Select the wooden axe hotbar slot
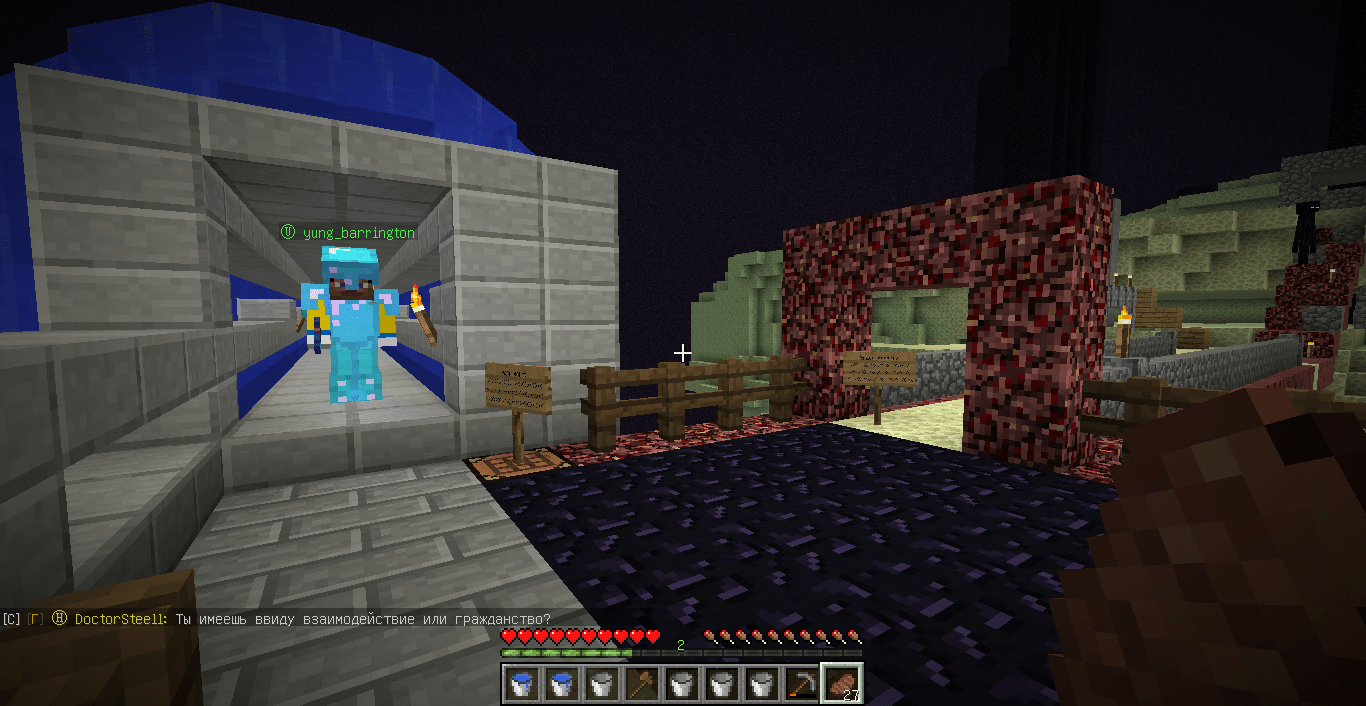Screen dimensions: 1366x706 click(x=640, y=684)
